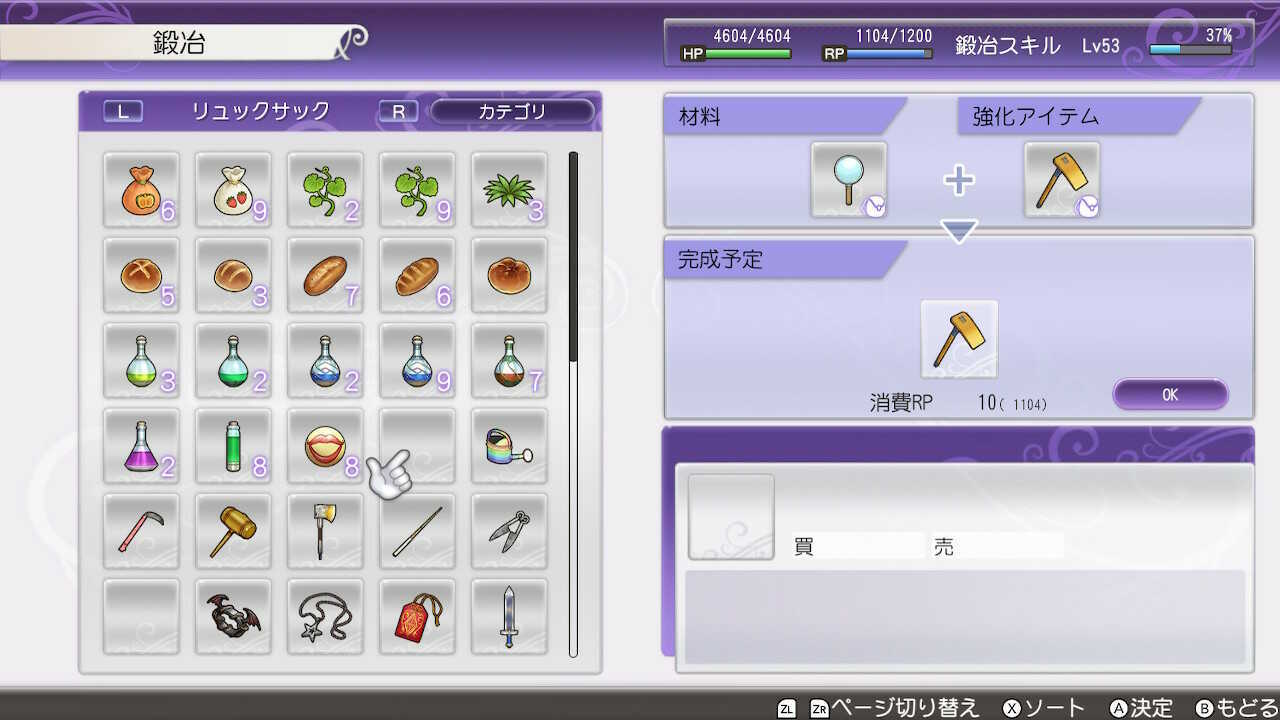Select the dragon wing accessory

(233, 616)
